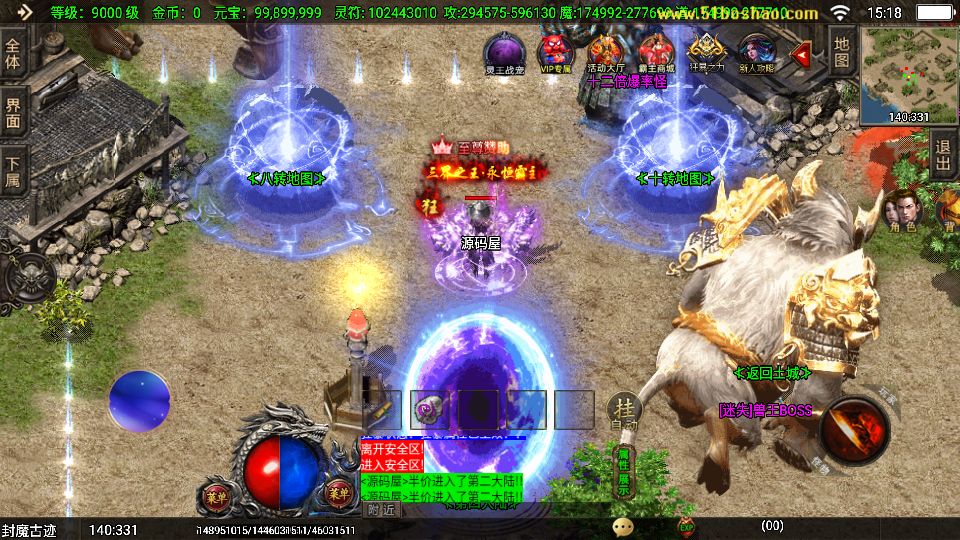Screen dimensions: 960x540
Task: Open the 地图 map button
Action: [x=842, y=52]
